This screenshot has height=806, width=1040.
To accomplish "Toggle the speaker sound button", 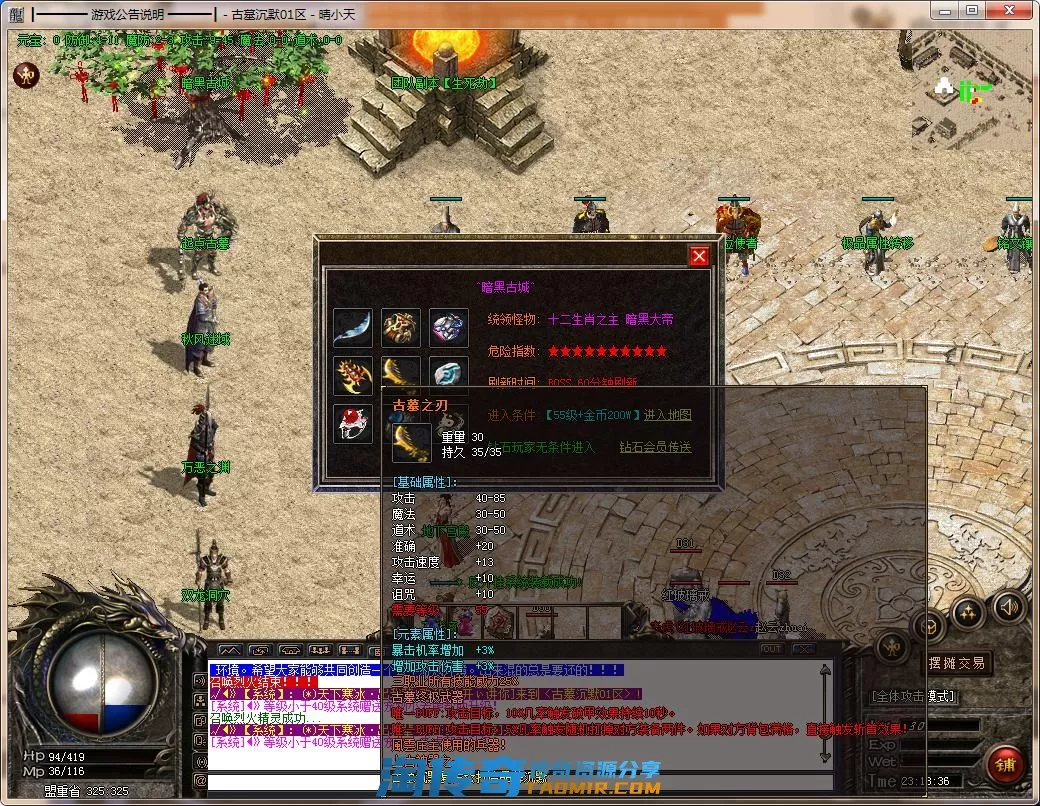I will click(x=1008, y=606).
